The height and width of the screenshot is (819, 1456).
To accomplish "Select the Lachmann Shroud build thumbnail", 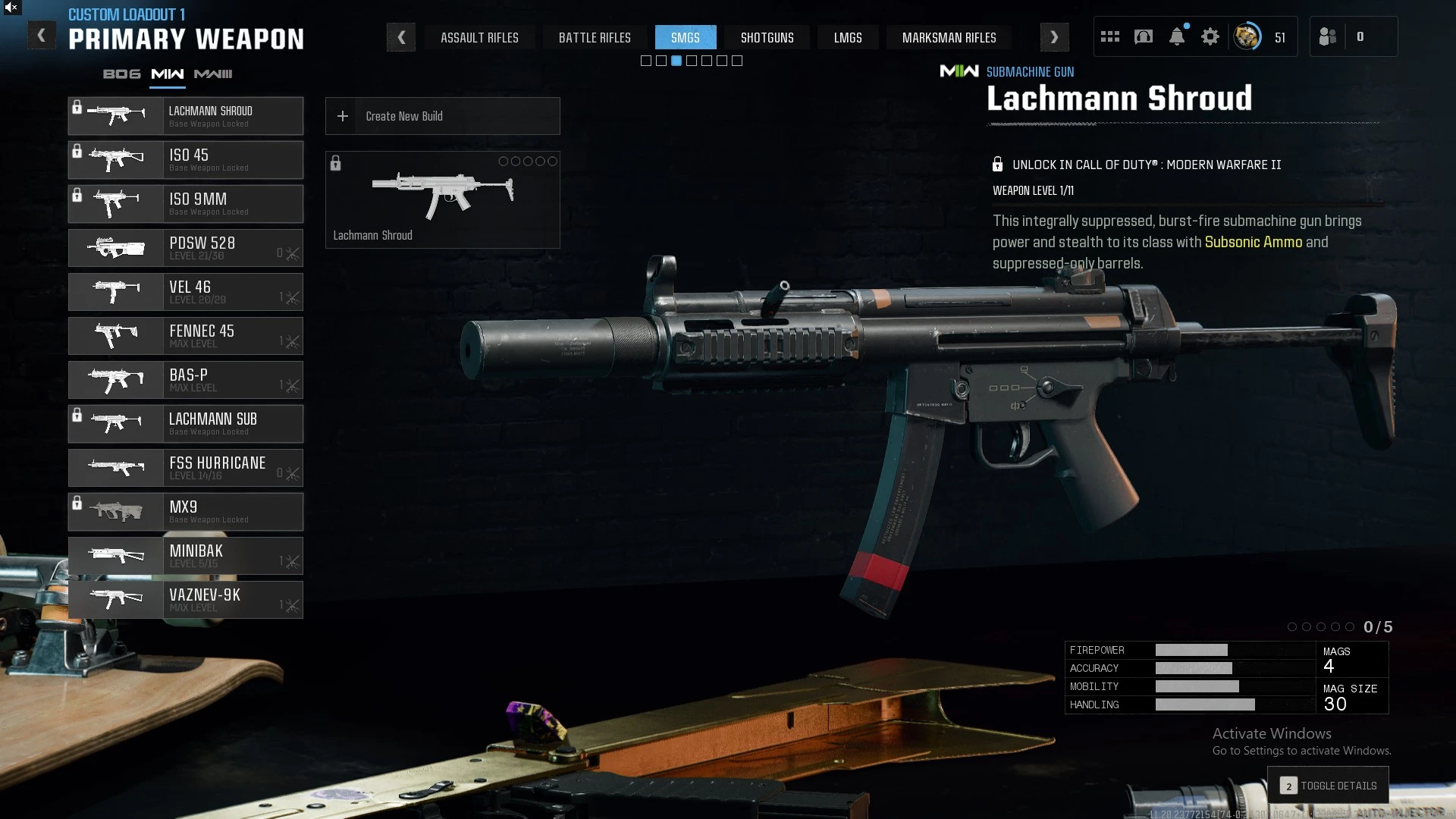I will (442, 199).
